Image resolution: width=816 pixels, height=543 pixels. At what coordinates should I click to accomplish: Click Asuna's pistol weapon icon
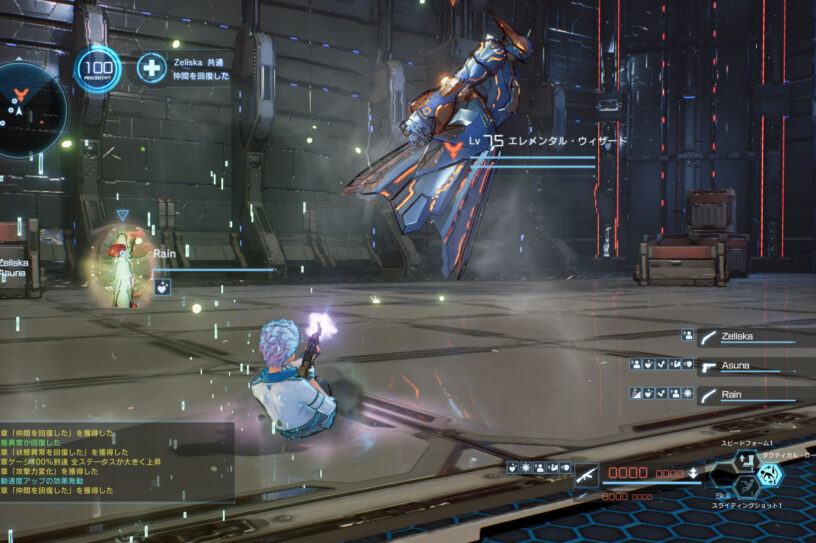709,366
